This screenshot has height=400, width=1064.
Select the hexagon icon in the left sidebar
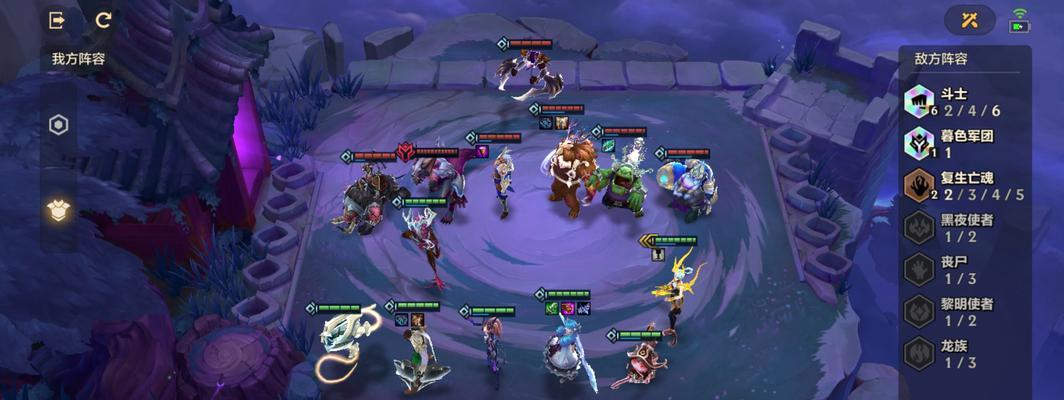[x=59, y=125]
